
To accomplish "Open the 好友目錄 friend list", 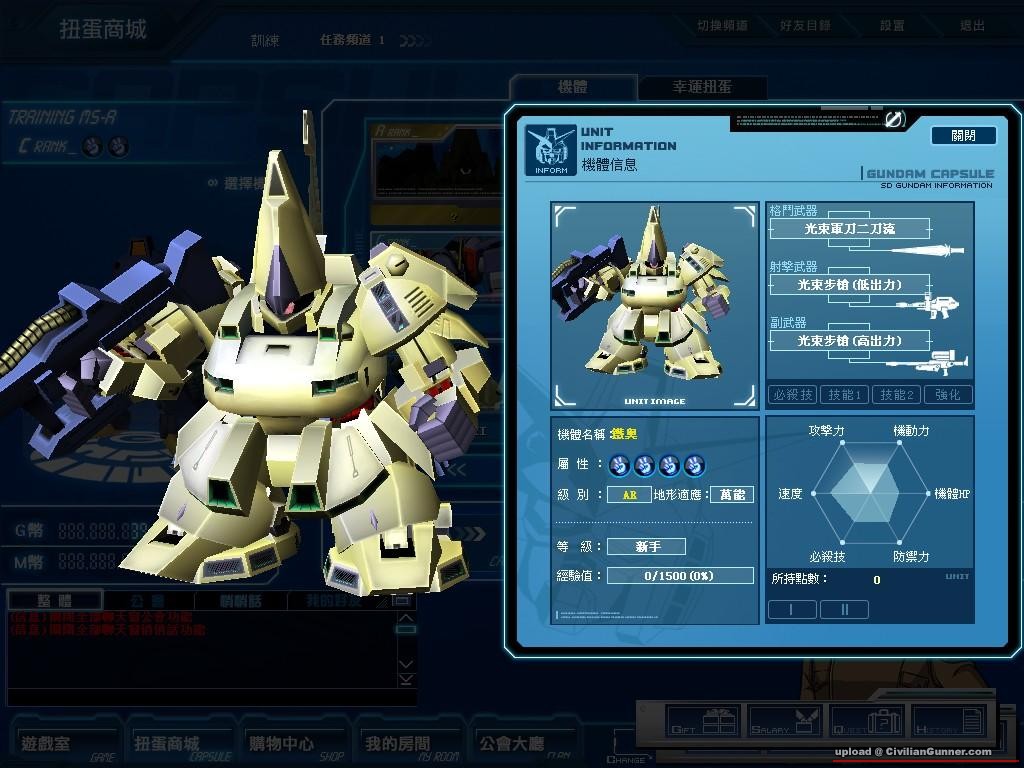I will (805, 26).
